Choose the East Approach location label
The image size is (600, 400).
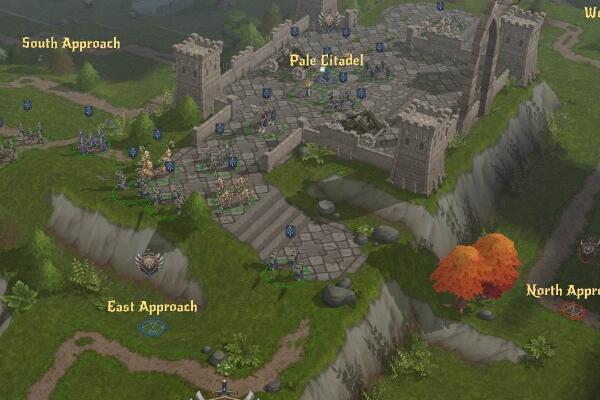[x=152, y=306]
